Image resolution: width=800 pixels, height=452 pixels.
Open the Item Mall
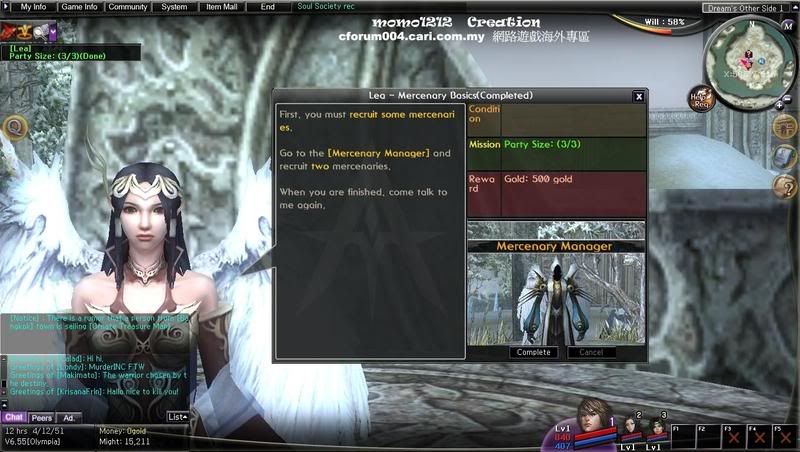(220, 6)
